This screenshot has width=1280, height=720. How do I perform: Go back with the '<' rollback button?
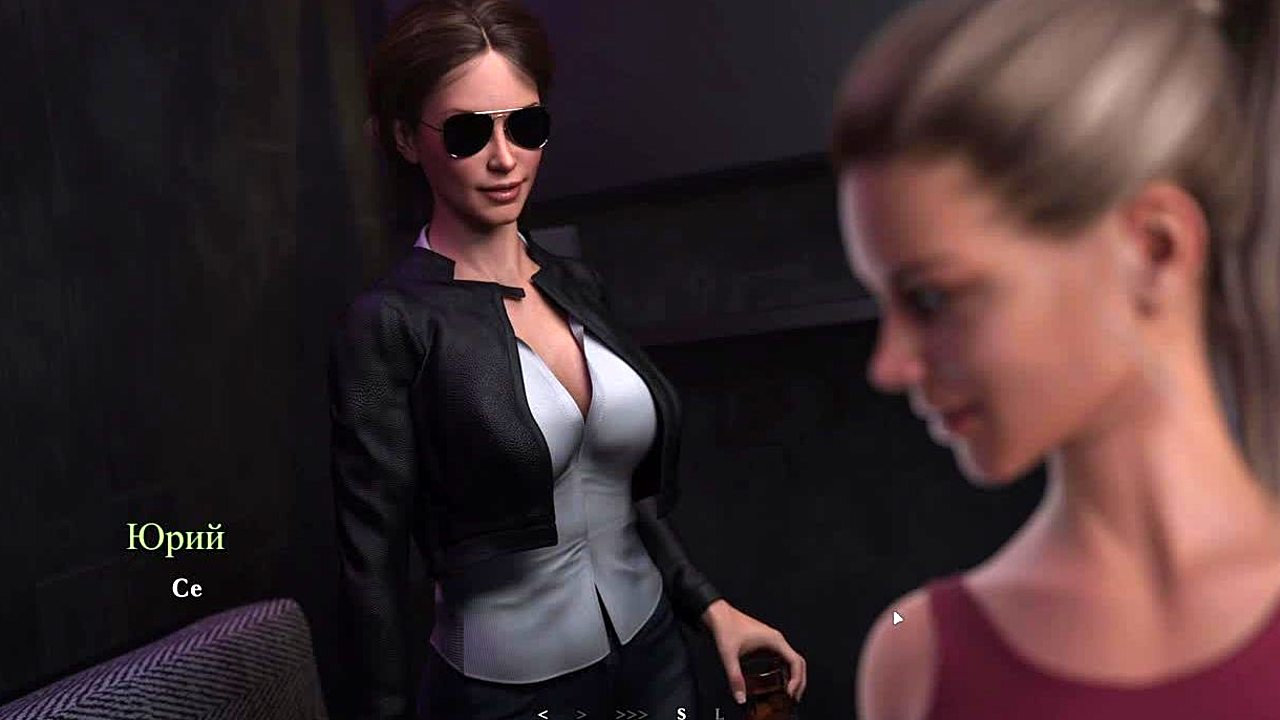543,714
